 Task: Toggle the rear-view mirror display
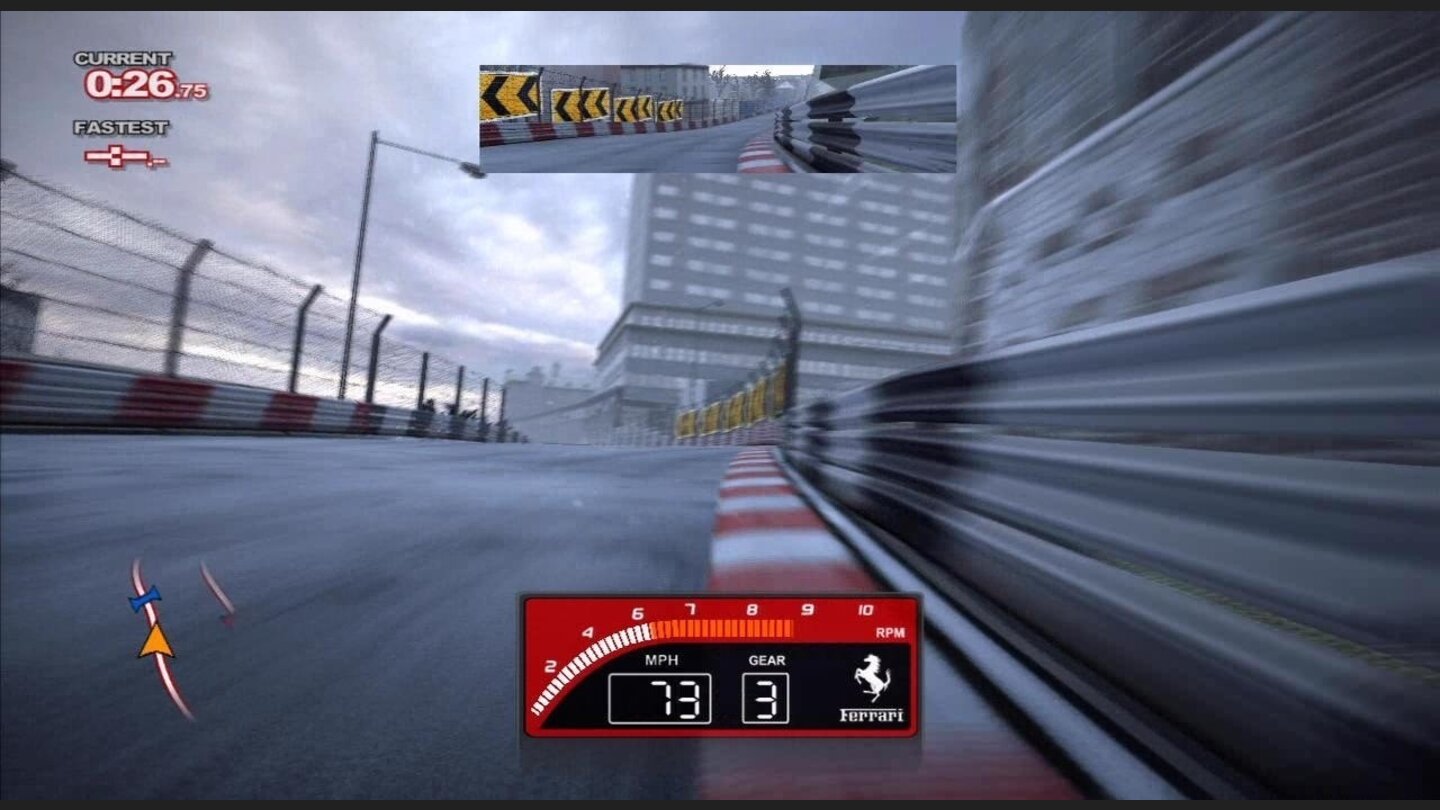716,118
